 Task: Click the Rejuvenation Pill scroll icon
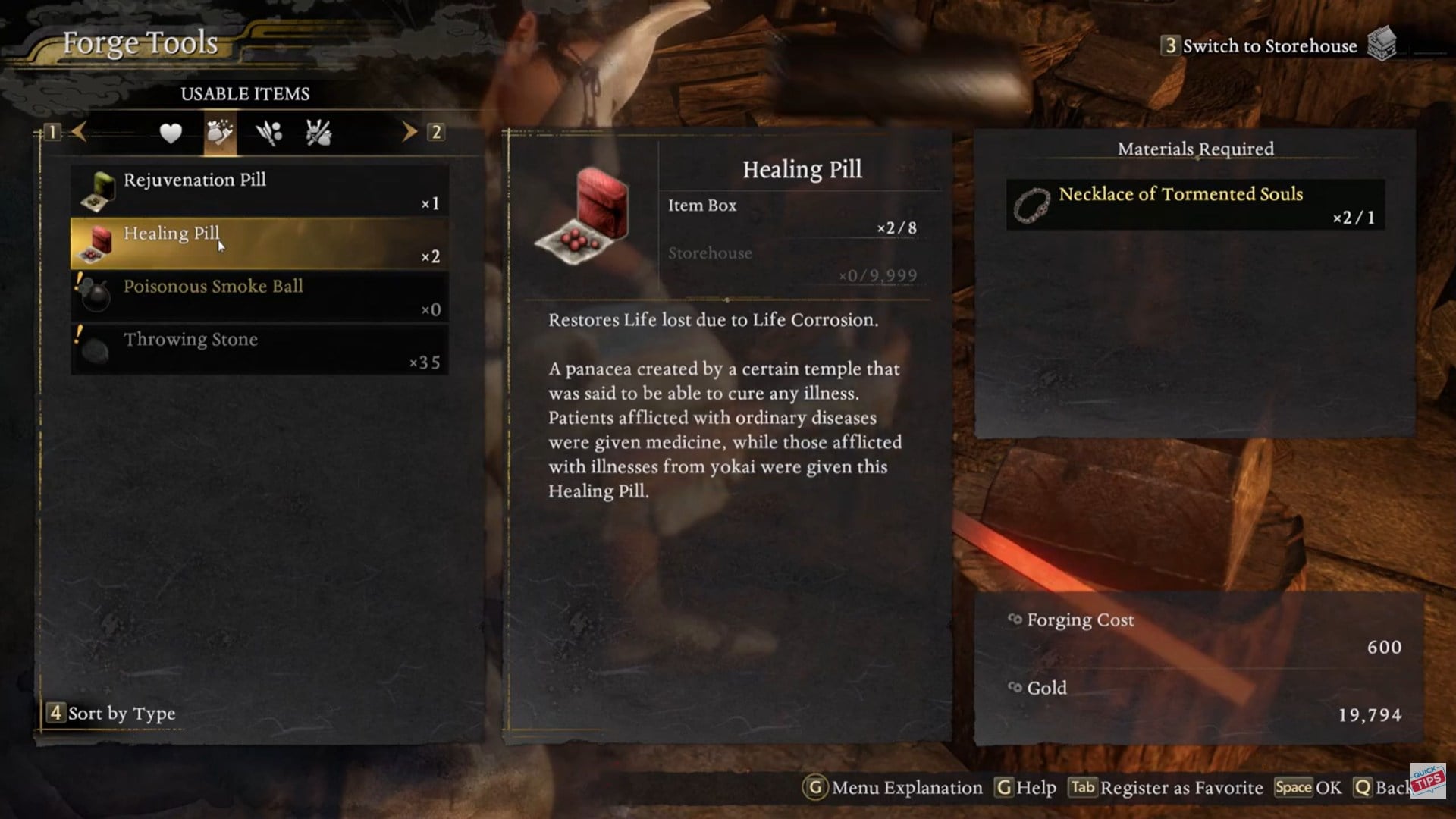pyautogui.click(x=96, y=190)
